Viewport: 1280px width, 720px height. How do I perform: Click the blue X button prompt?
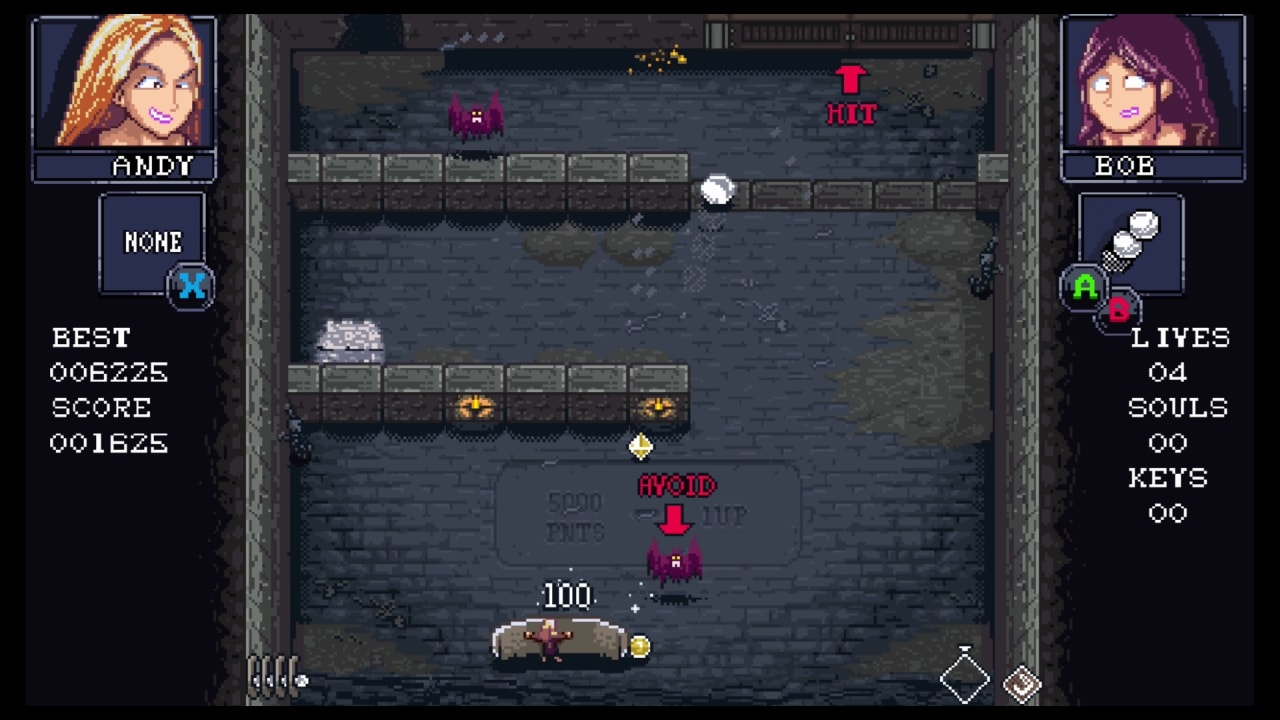point(192,287)
